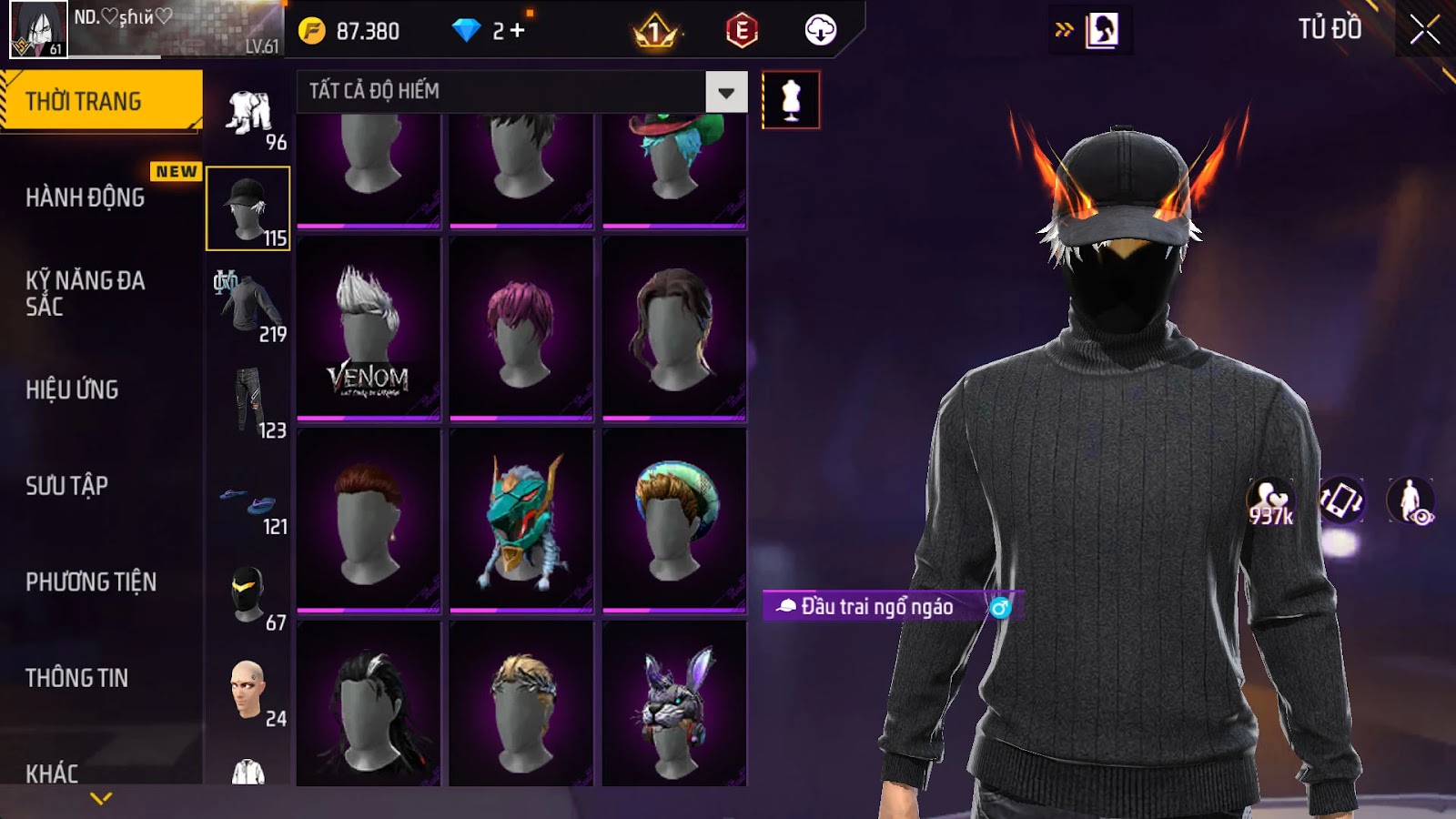Show the Thông Tin tab

pos(77,678)
